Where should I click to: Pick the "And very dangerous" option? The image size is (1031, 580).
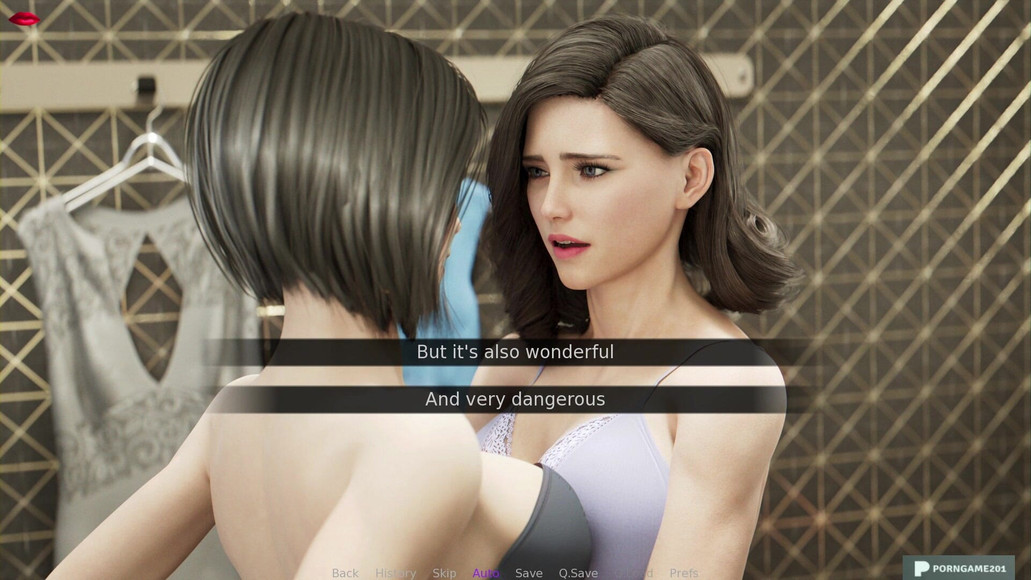515,399
